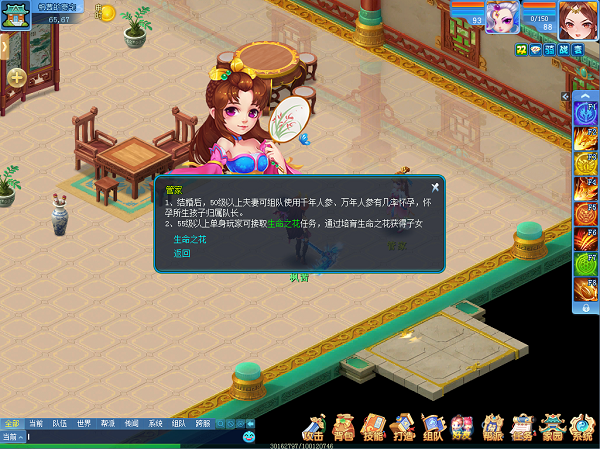Close the 管家 dialogue box
Image resolution: width=600 pixels, height=449 pixels.
pos(435,186)
